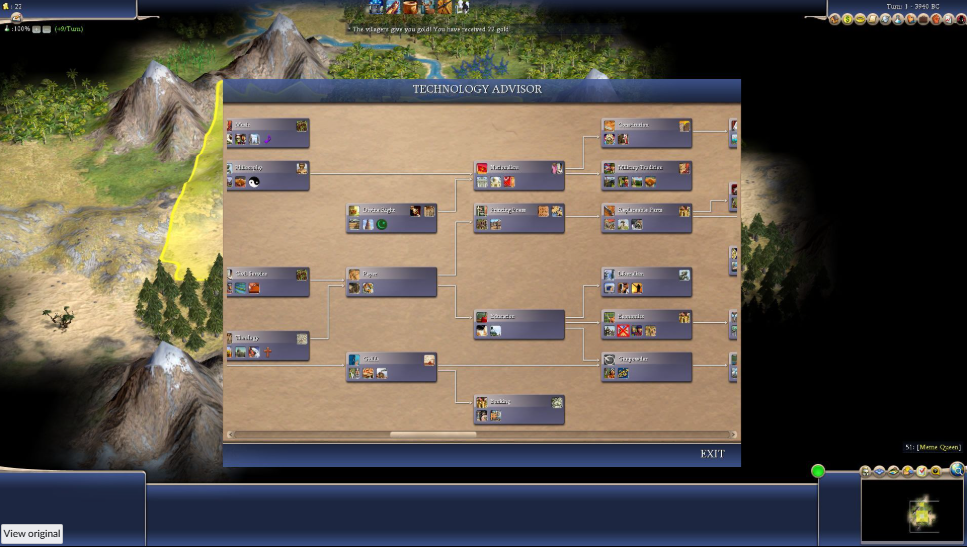Choose Philosophy in the tech tree

(x=267, y=175)
